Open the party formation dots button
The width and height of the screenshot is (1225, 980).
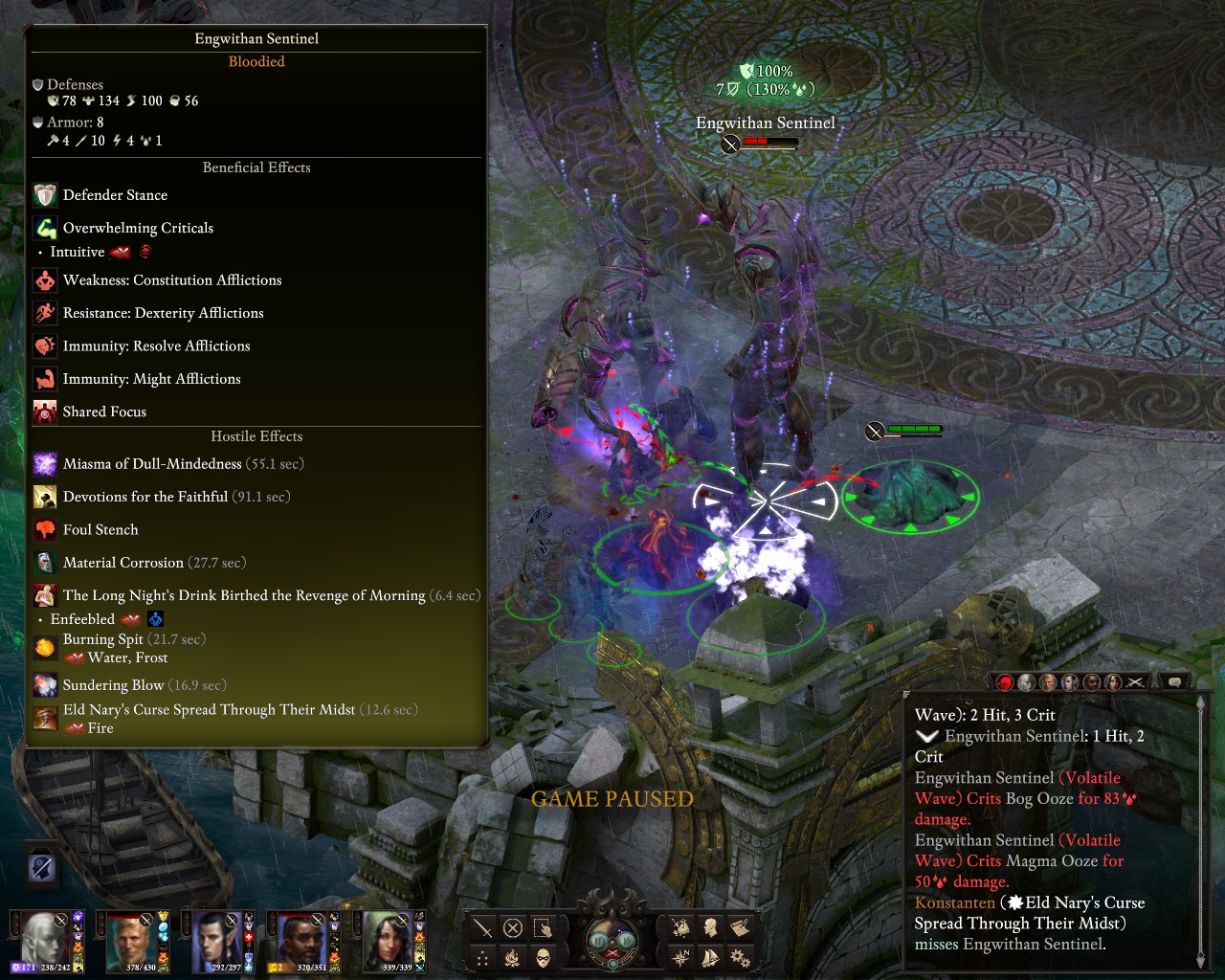(x=482, y=958)
